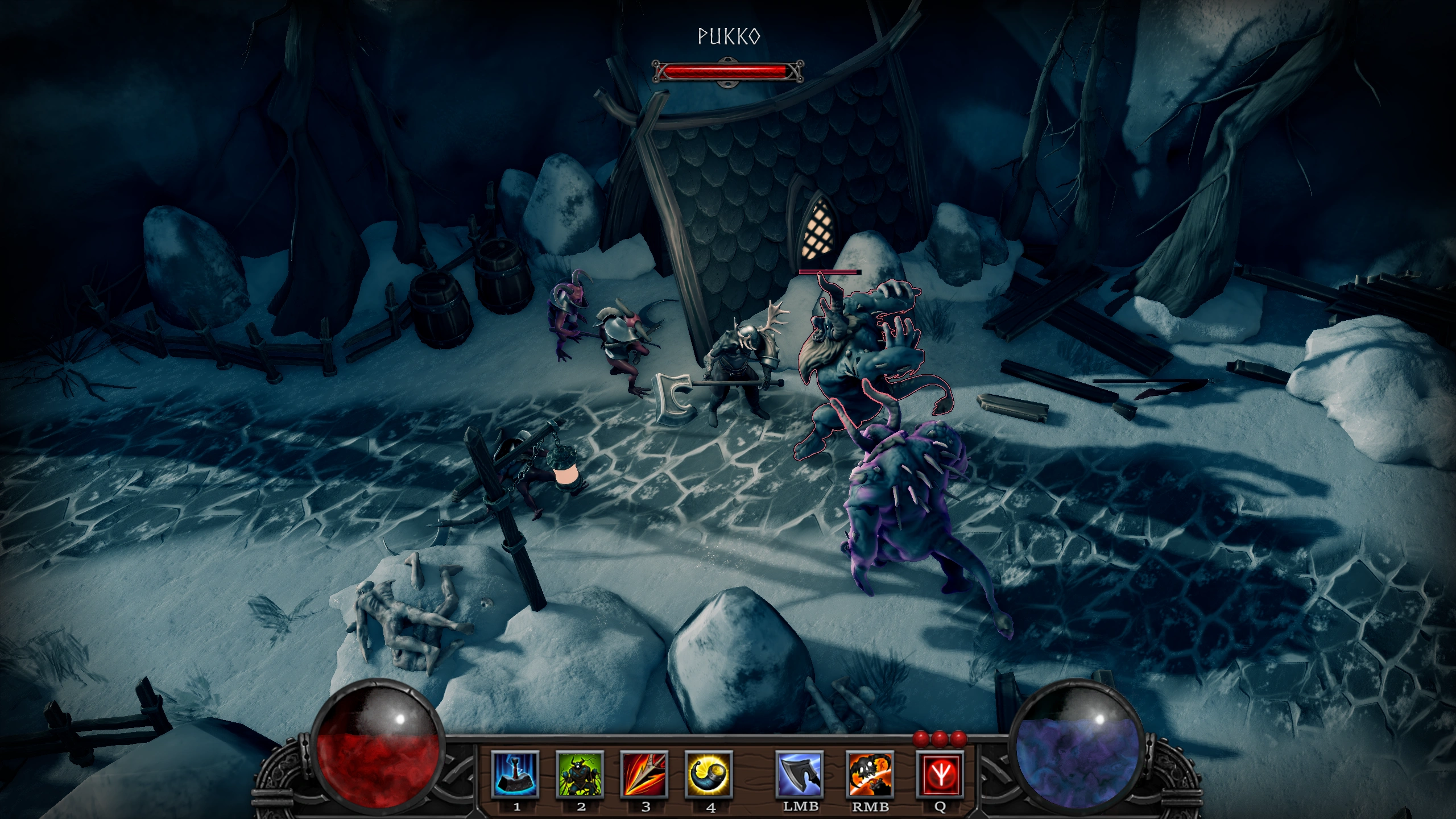This screenshot has width=1456, height=819.
Task: Trigger the red spear thrust skill
Action: pos(644,774)
